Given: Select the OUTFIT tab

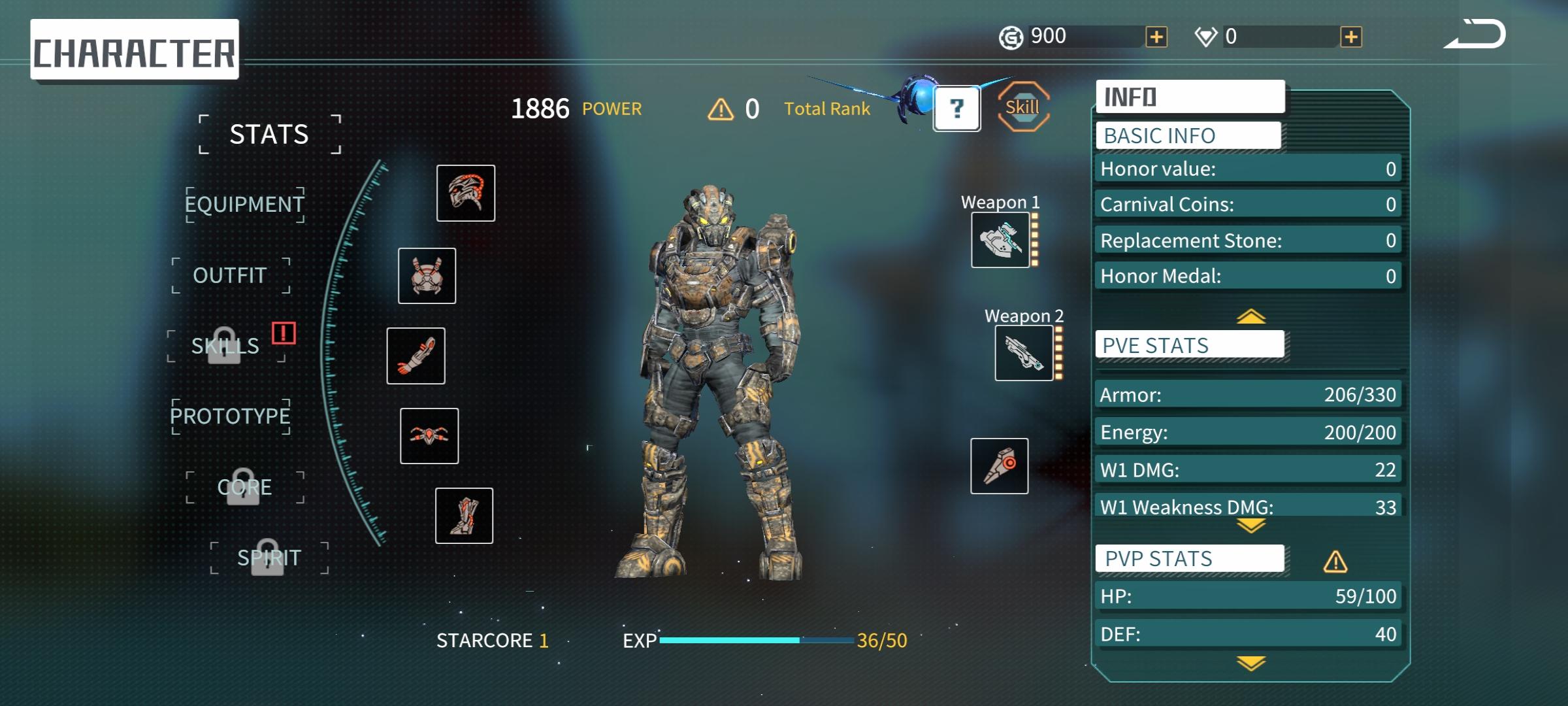Looking at the screenshot, I should (230, 275).
